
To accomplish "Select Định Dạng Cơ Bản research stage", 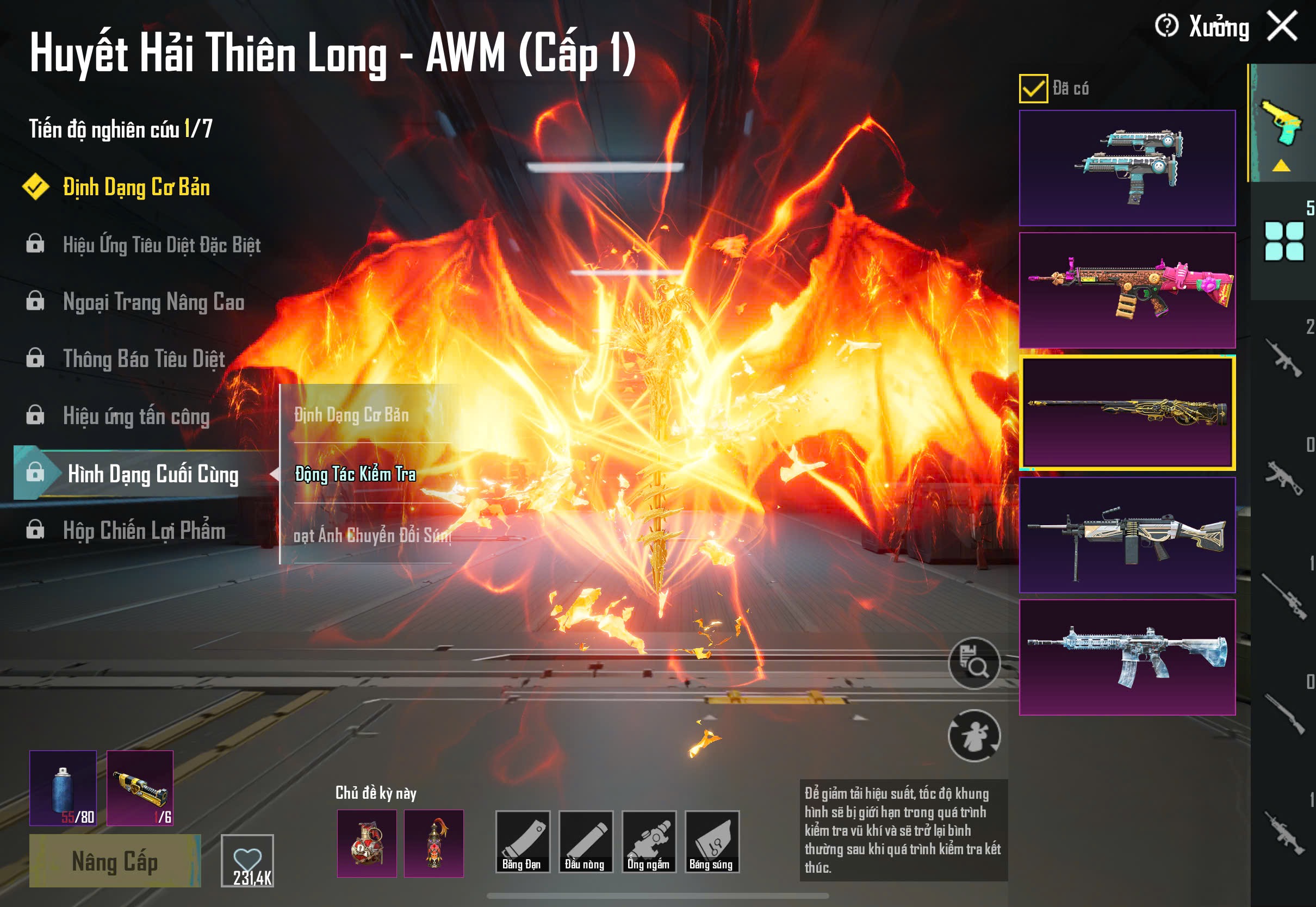I will 136,188.
